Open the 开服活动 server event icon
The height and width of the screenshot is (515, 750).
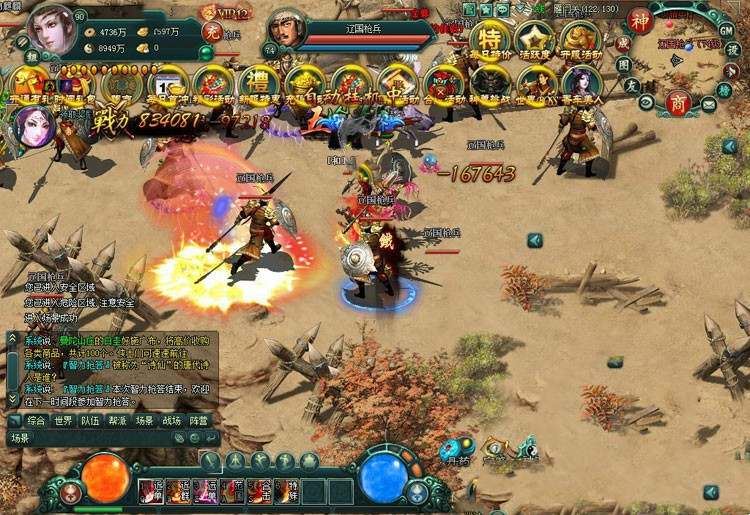[x=579, y=39]
